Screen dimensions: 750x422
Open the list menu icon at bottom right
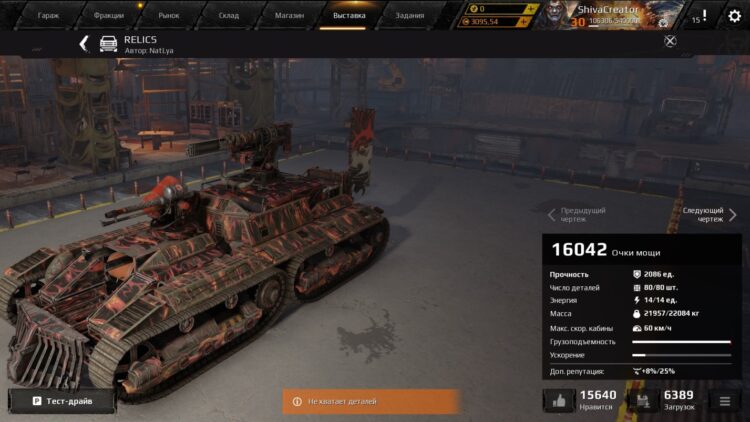pos(725,400)
